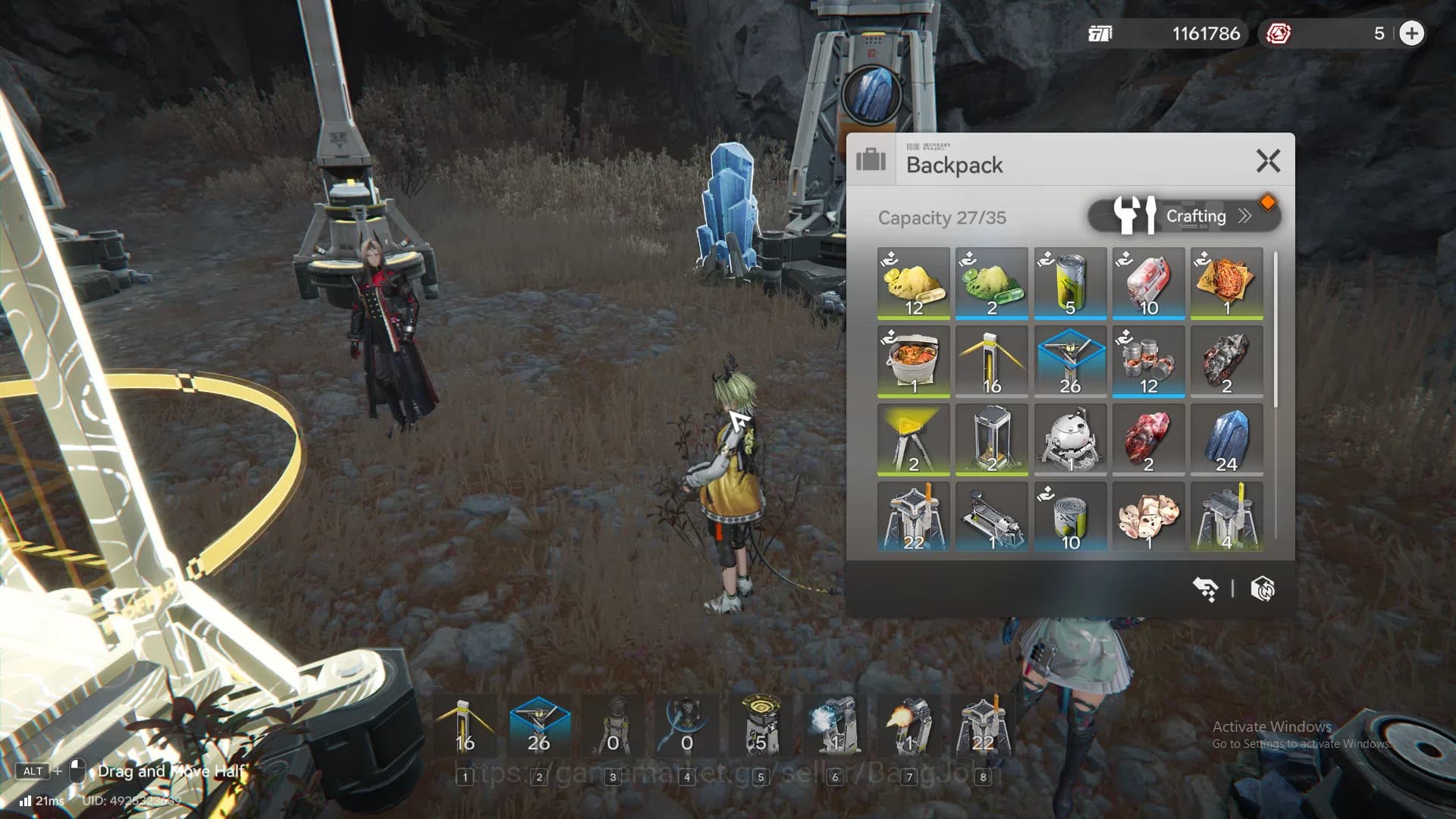Open the Crafting menu
This screenshot has height=819, width=1456.
coord(1183,216)
